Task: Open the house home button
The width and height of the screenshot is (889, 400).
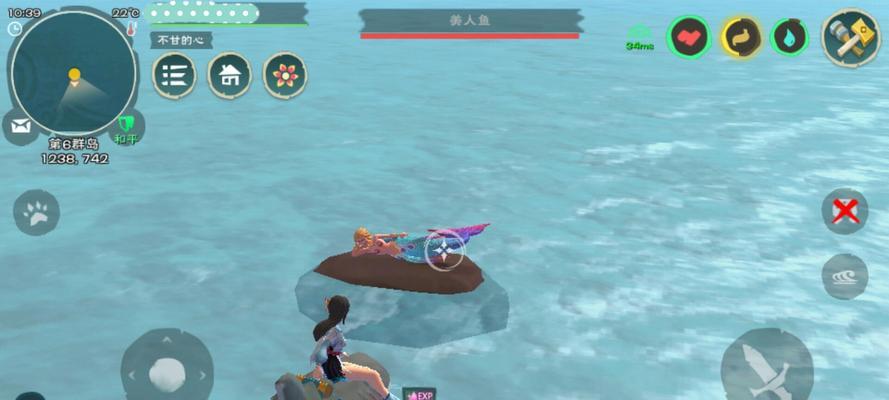Action: (x=229, y=75)
